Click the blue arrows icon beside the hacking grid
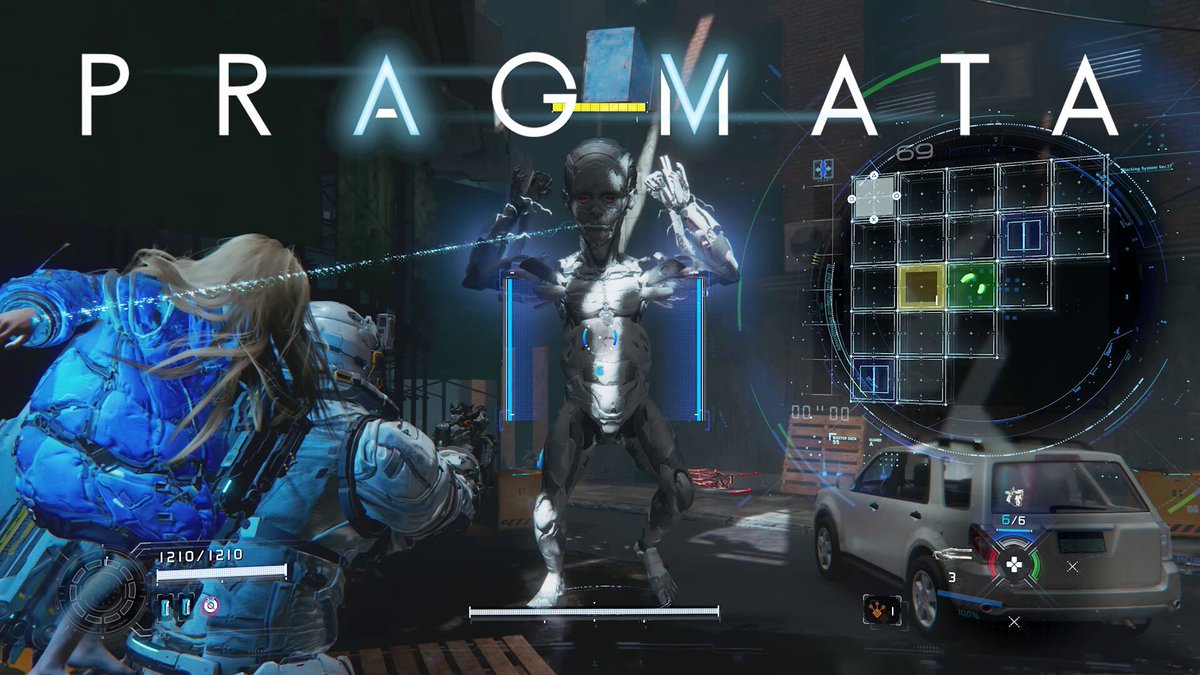The height and width of the screenshot is (675, 1200). pos(824,168)
